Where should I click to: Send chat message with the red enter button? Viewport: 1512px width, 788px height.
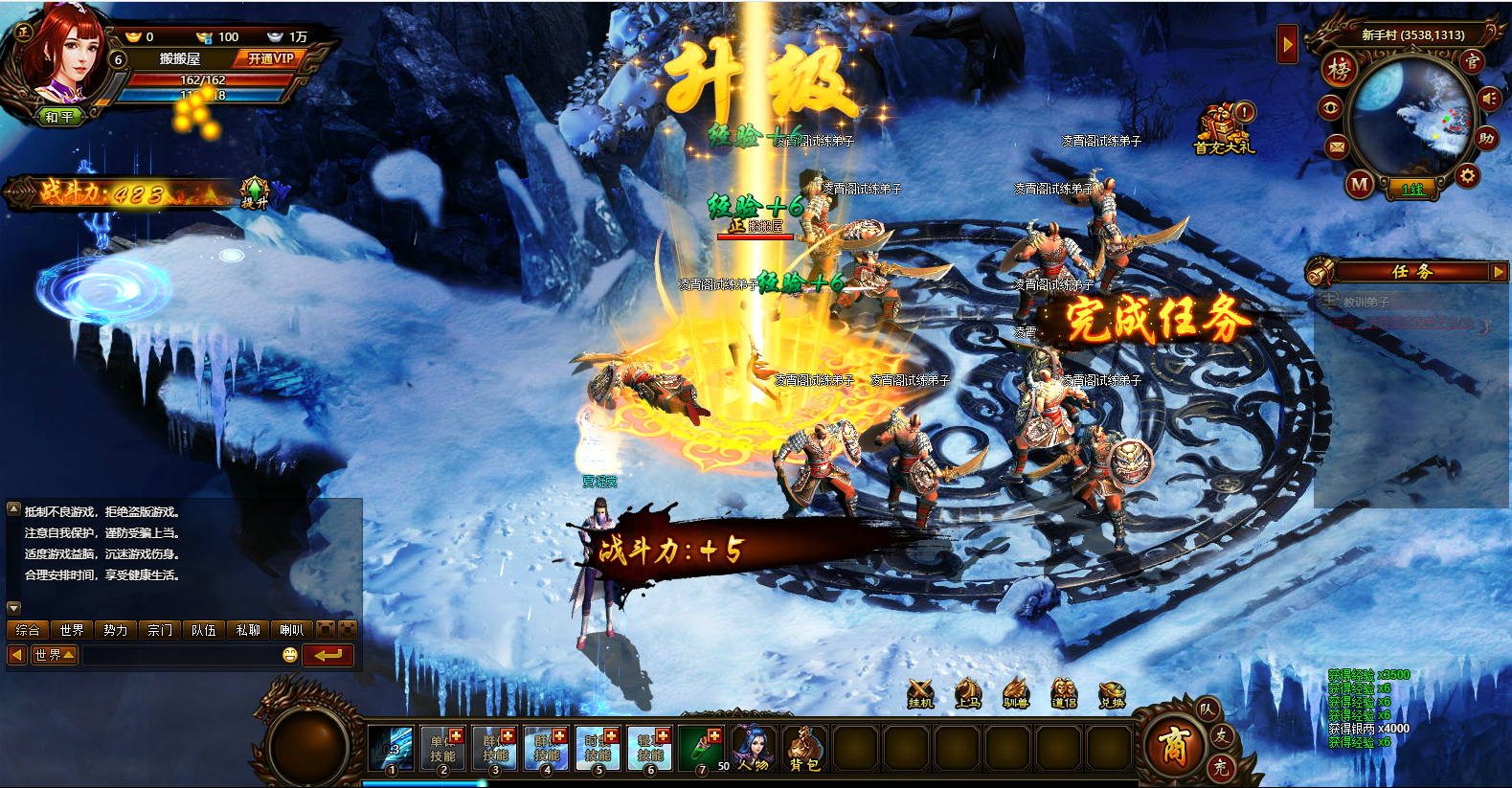(x=327, y=655)
